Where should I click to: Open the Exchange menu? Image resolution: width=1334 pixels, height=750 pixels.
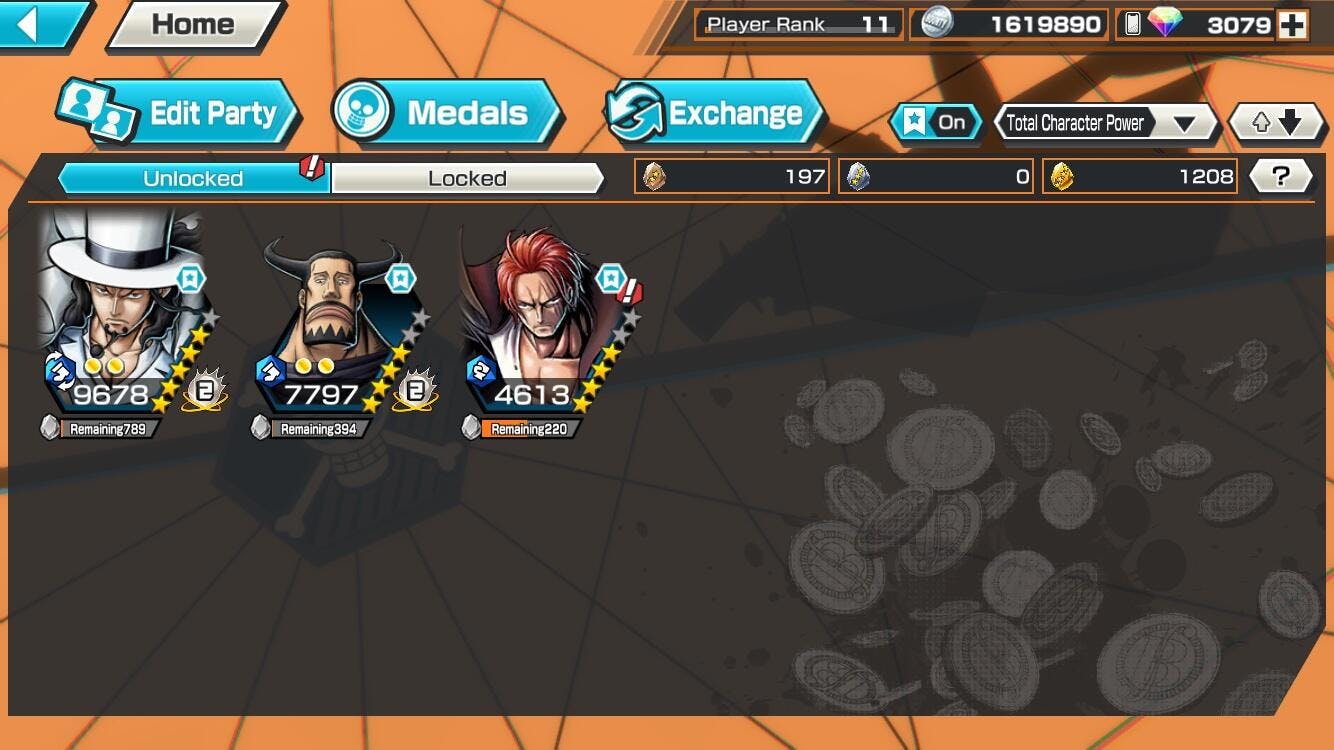pos(714,113)
